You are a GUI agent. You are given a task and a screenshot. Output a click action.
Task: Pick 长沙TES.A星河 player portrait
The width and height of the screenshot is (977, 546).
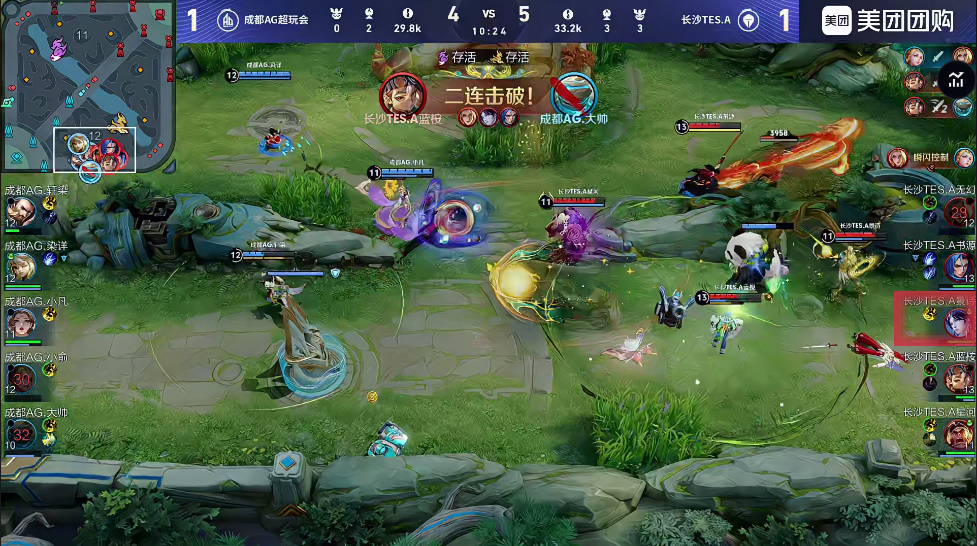[x=958, y=434]
